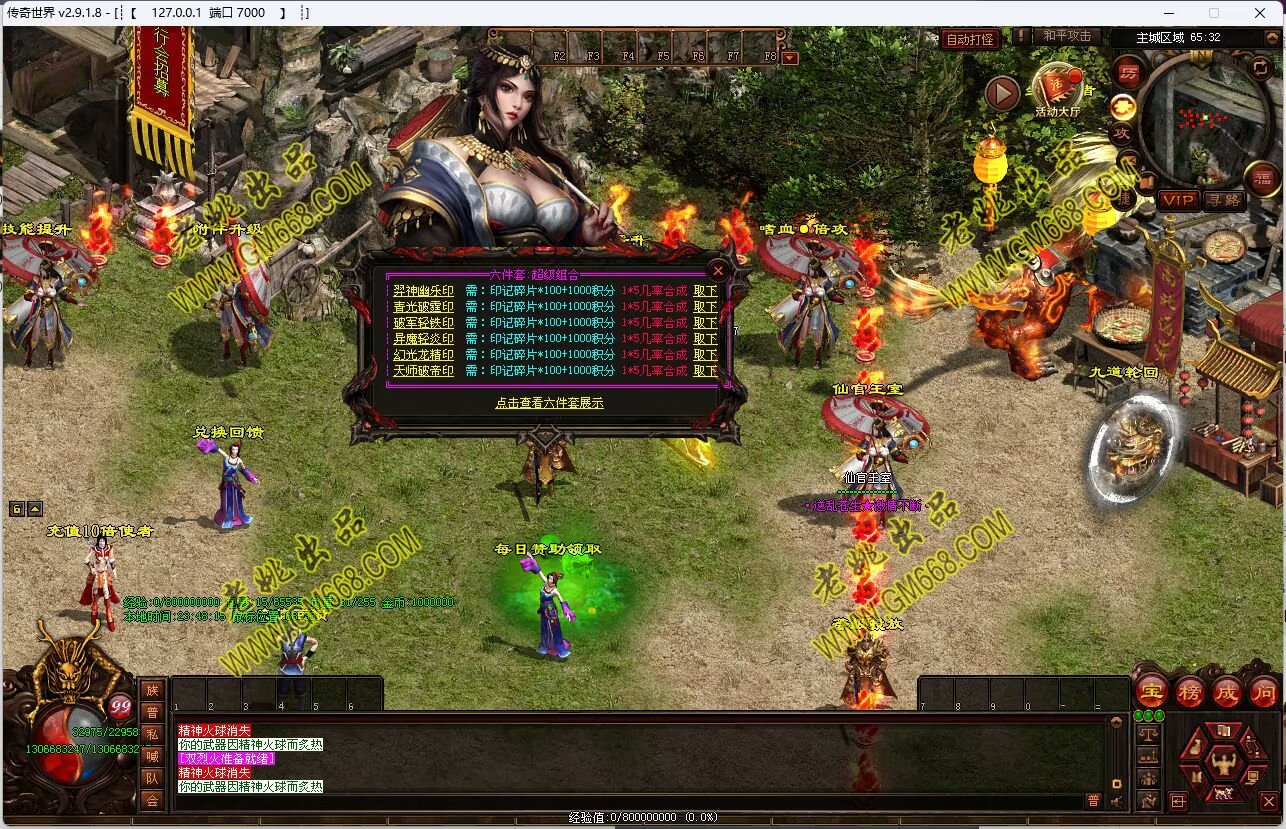Viewport: 1286px width, 829px height.
Task: Switch to the 队 team chat channel
Action: [x=152, y=778]
